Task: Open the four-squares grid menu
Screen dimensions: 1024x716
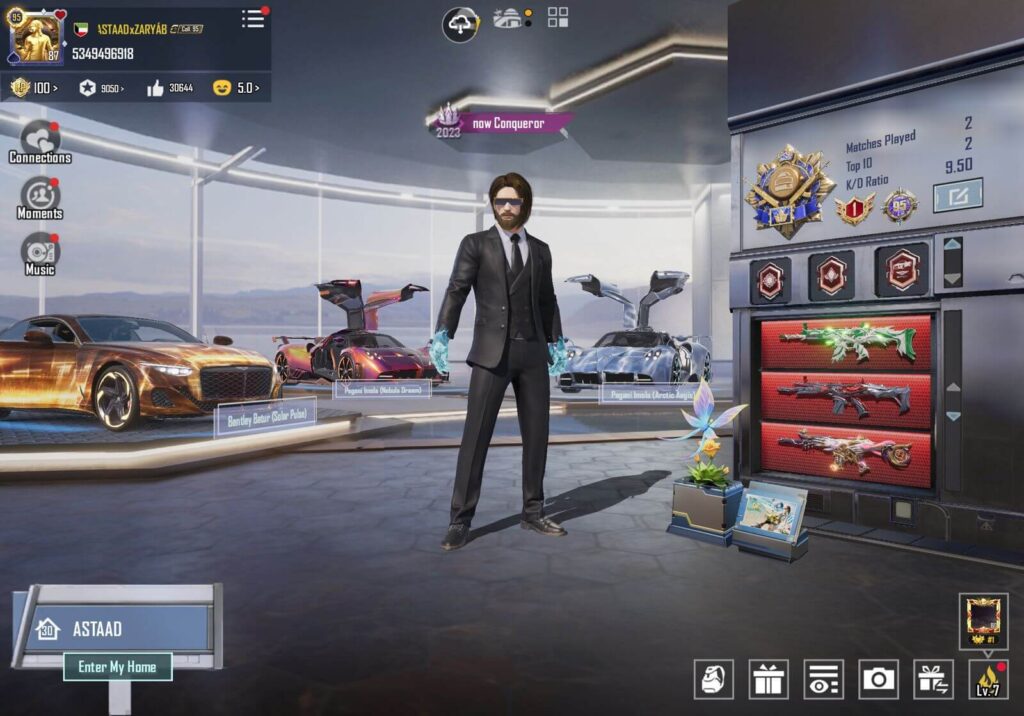Action: [x=557, y=17]
